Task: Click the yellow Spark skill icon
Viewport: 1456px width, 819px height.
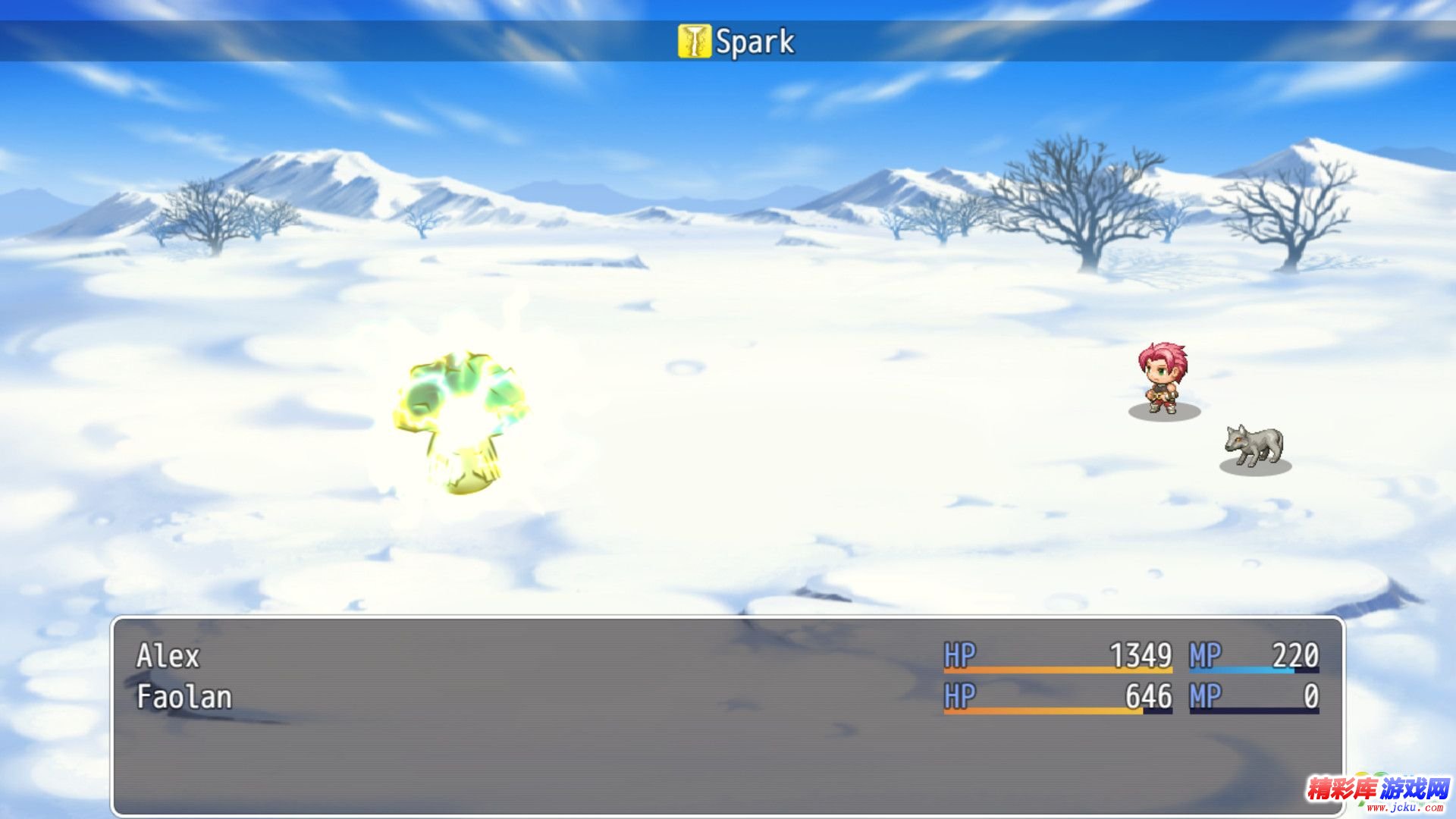Action: click(694, 41)
